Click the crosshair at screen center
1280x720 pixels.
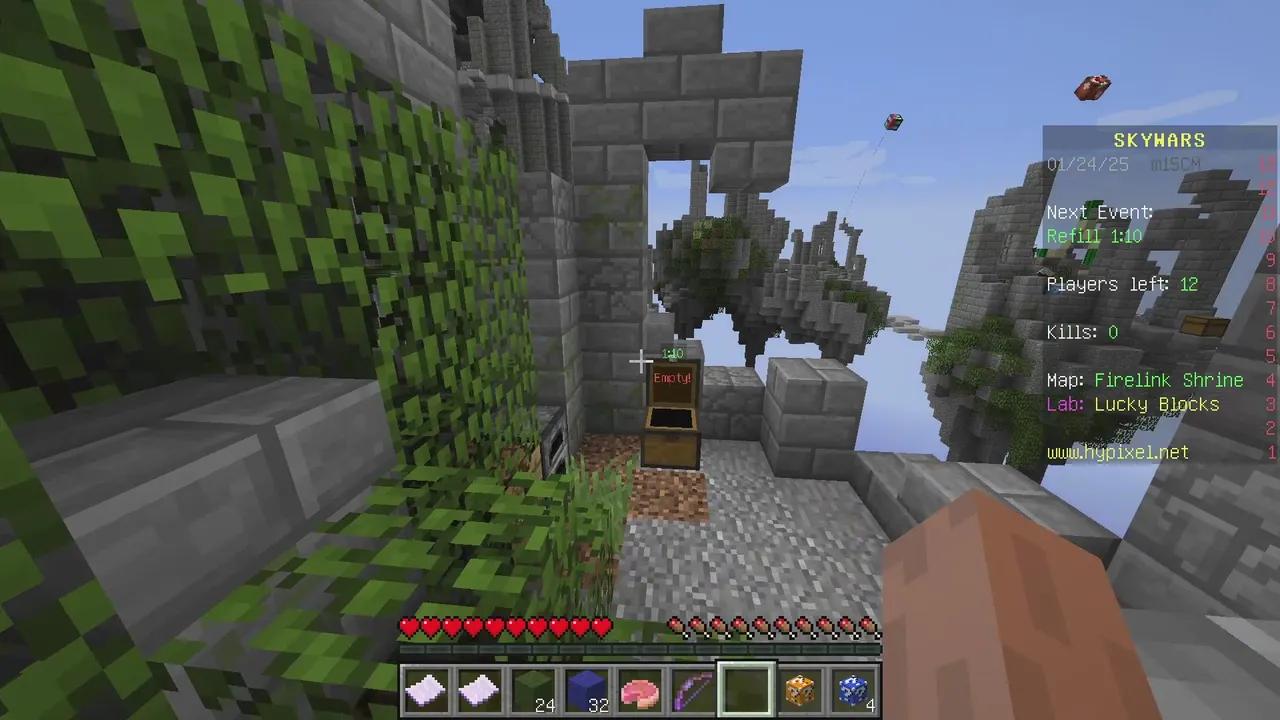[640, 360]
